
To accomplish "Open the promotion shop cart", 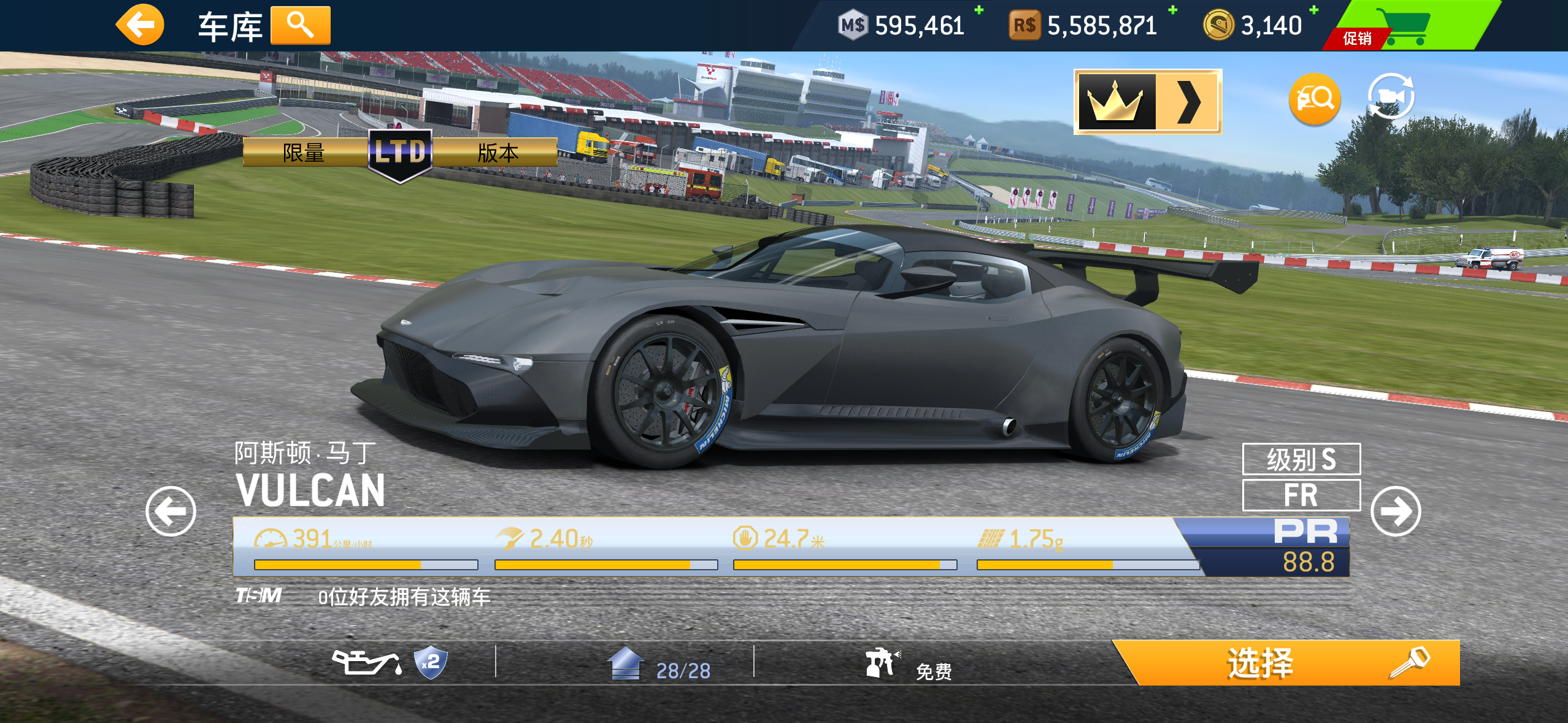I will 1405,26.
